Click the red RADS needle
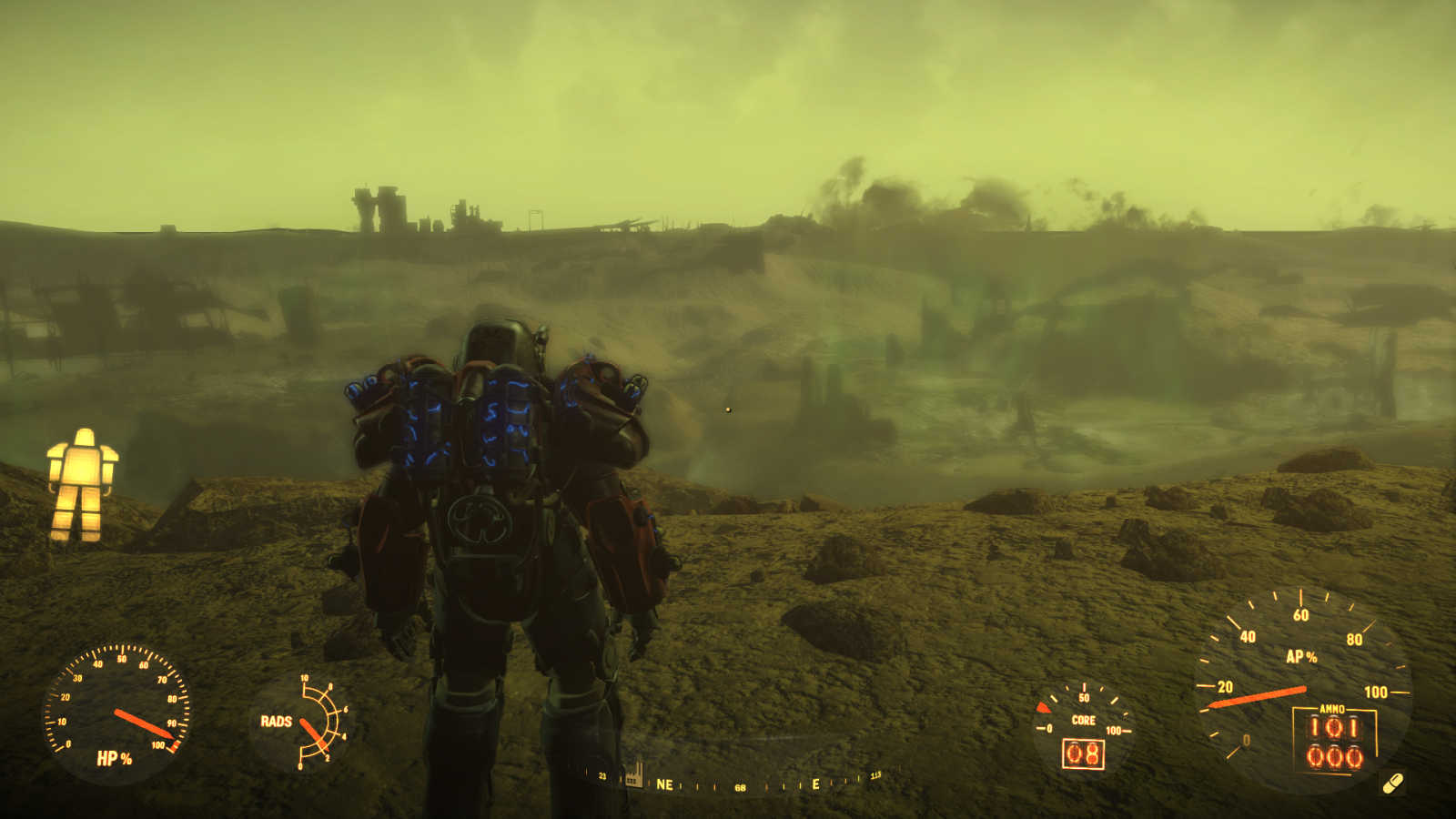Screen dimensions: 1456x819 click(313, 733)
